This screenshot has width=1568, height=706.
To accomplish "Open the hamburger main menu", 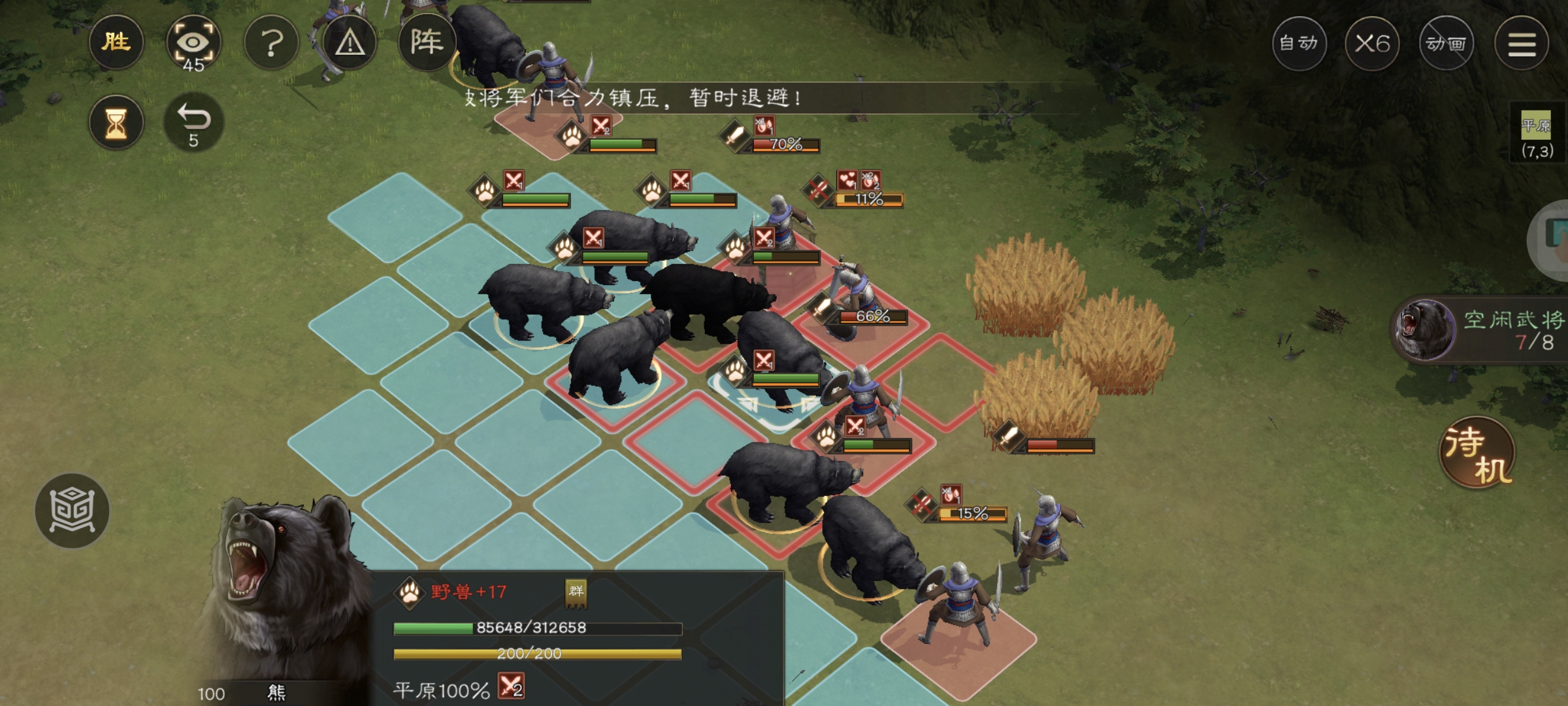I will 1522,44.
